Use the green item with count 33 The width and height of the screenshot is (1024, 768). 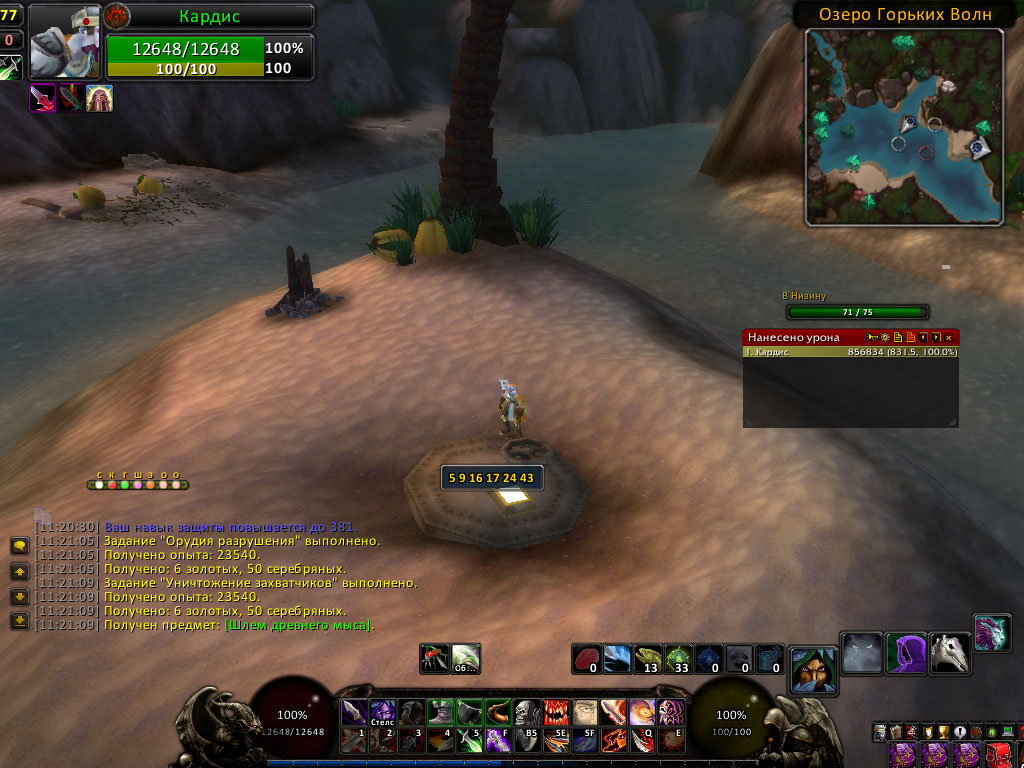[678, 659]
